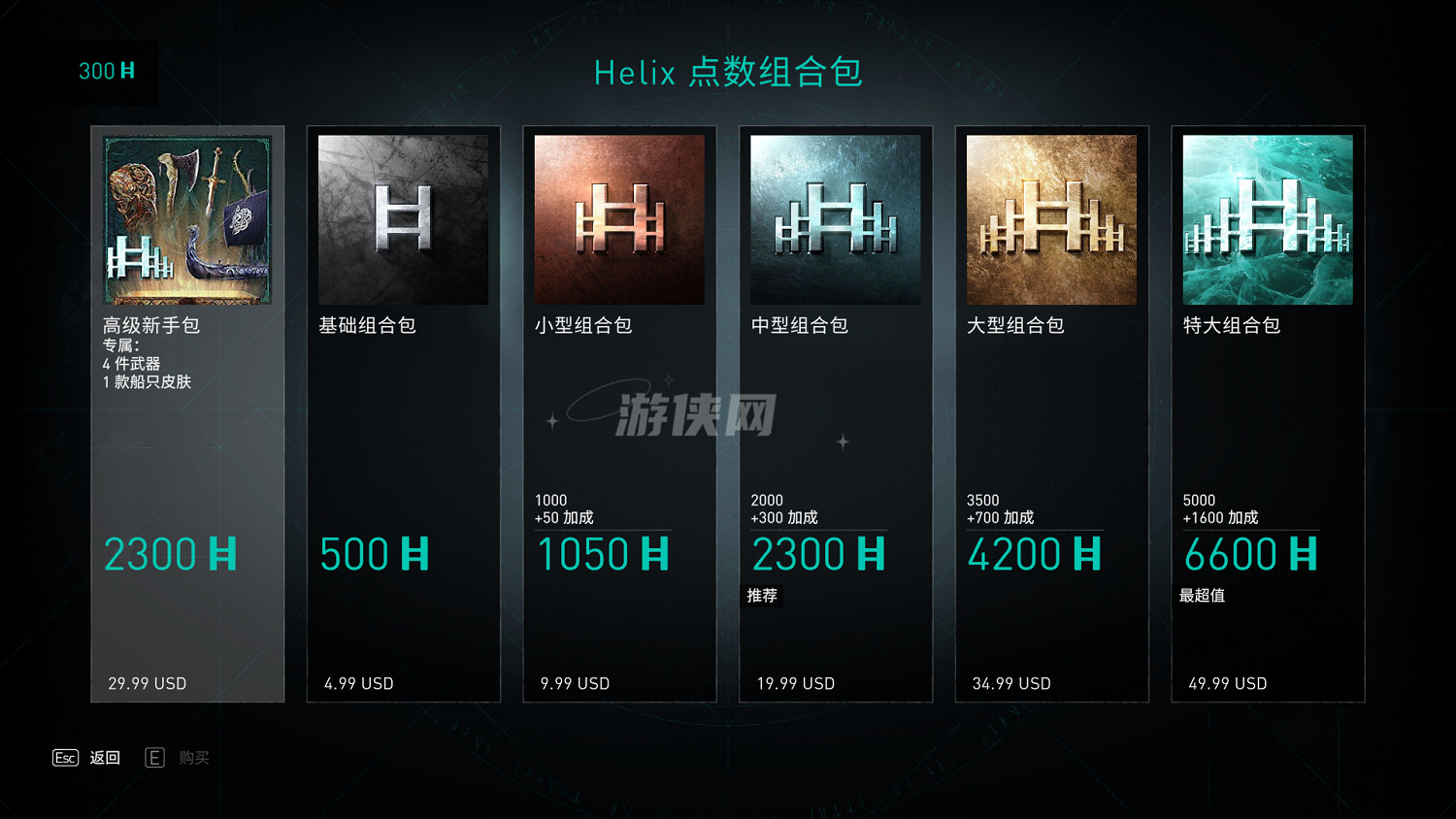Image resolution: width=1456 pixels, height=819 pixels.
Task: Click the 4200 H price on 大型组合包
Action: [x=1034, y=553]
